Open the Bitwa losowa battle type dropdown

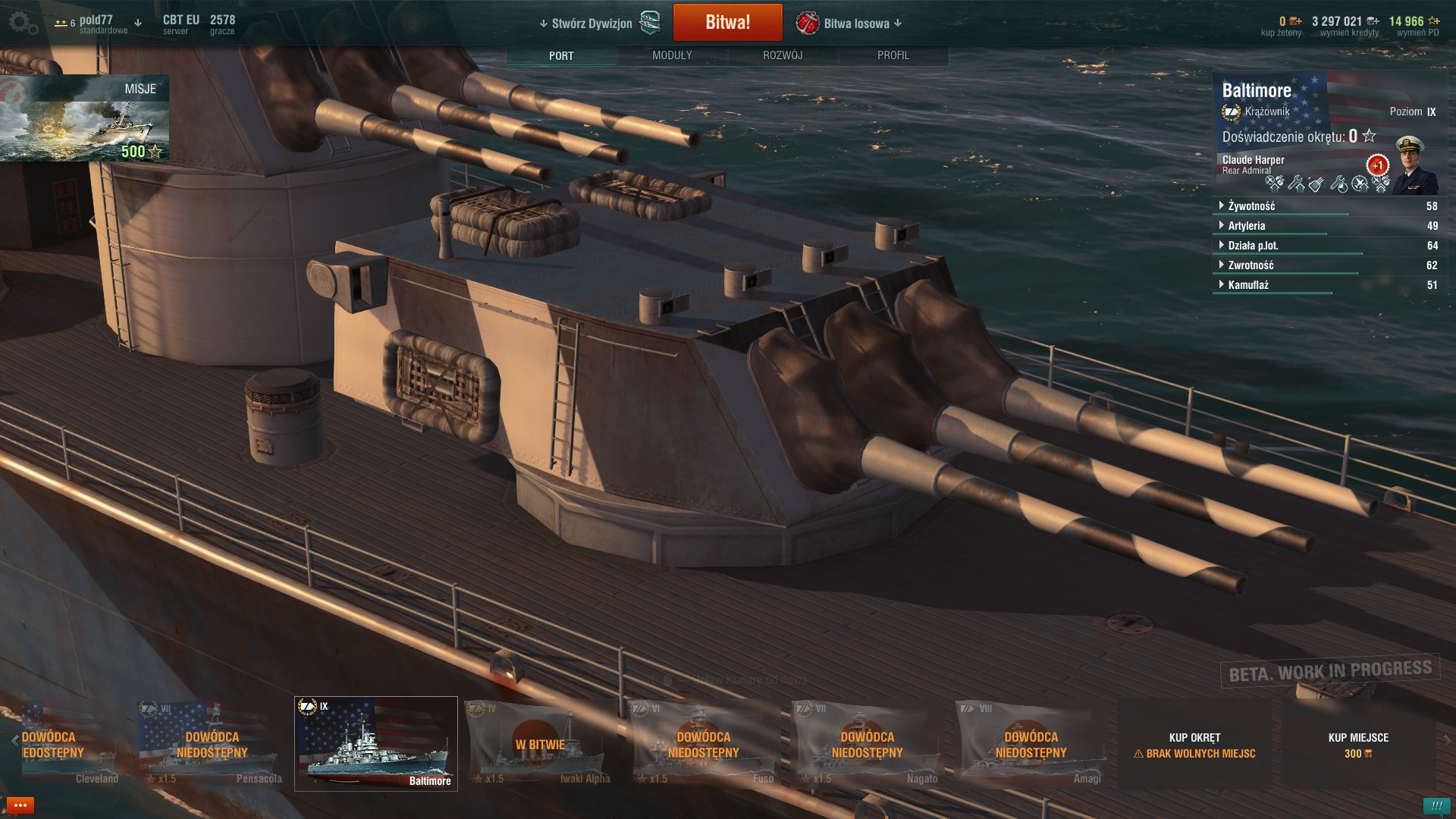pyautogui.click(x=855, y=24)
